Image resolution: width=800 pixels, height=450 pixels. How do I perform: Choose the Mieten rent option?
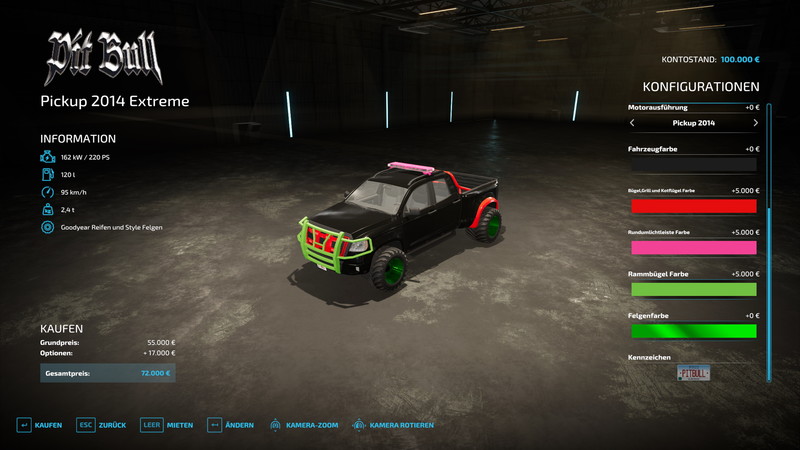pos(167,425)
